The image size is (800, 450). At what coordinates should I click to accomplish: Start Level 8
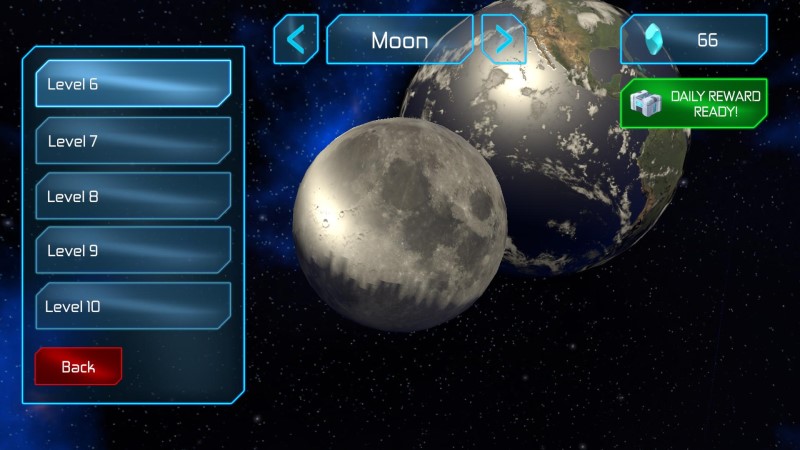(133, 196)
